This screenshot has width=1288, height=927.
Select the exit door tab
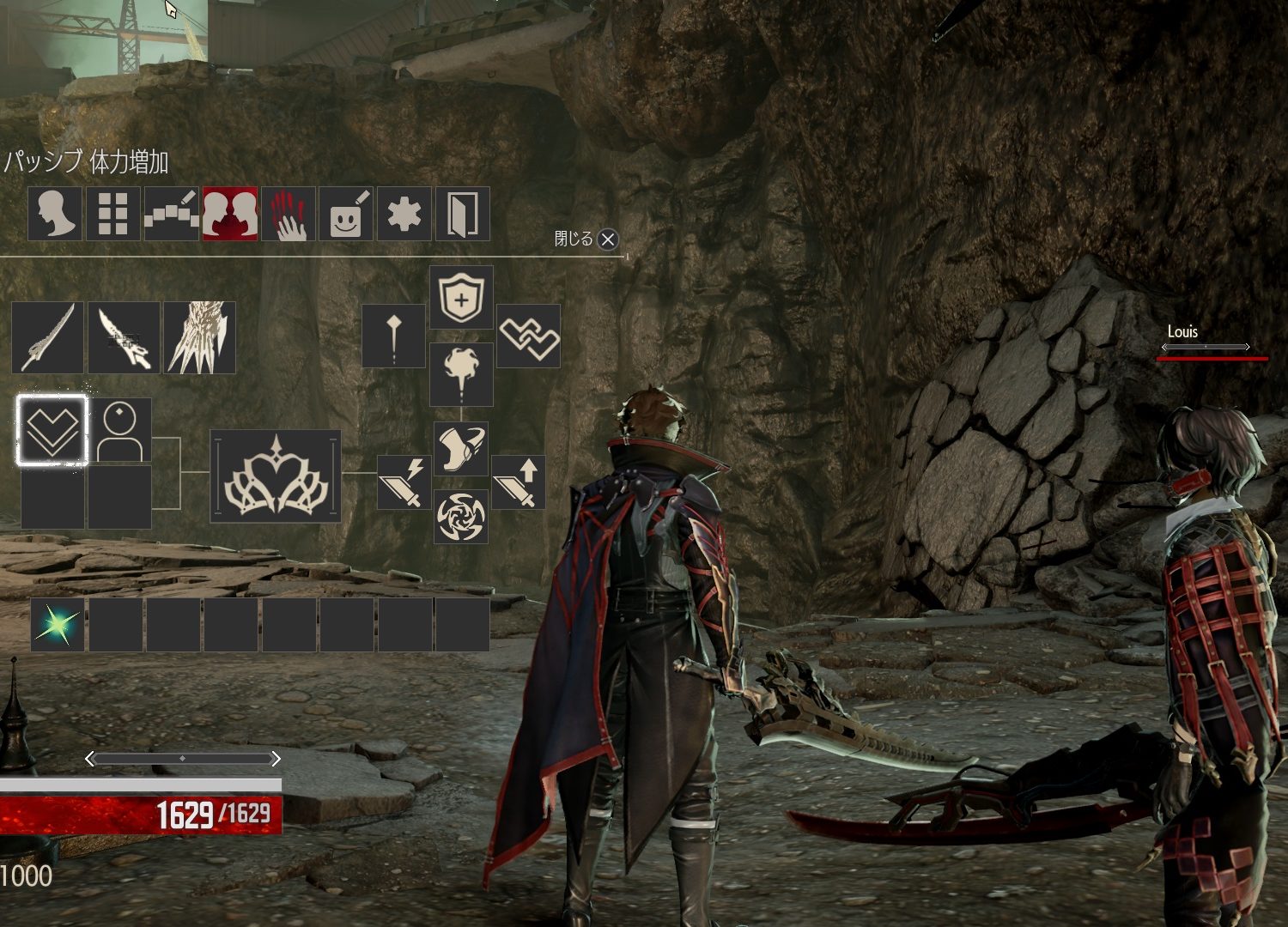(463, 214)
